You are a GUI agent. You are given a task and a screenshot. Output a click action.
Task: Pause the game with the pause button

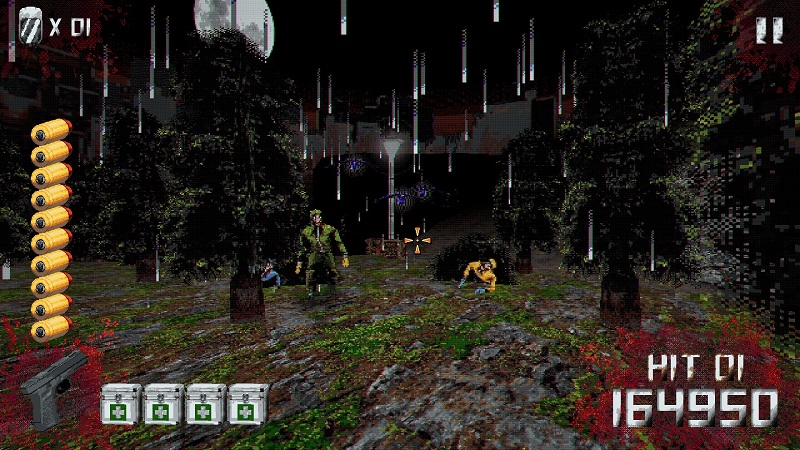(x=768, y=29)
